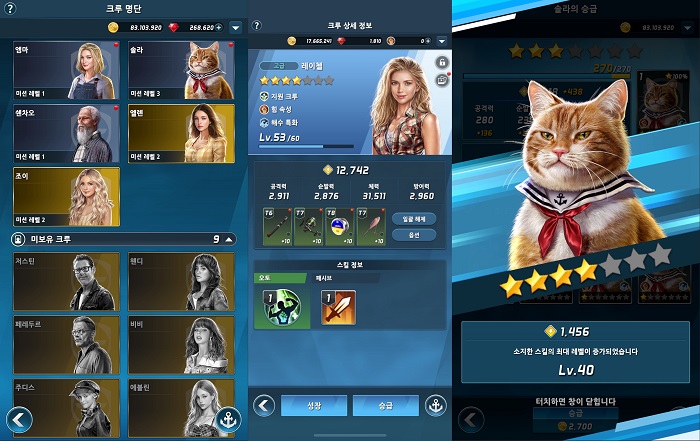Select the volleyball equipment slot
Viewport: 700px width, 441px height.
[339, 226]
